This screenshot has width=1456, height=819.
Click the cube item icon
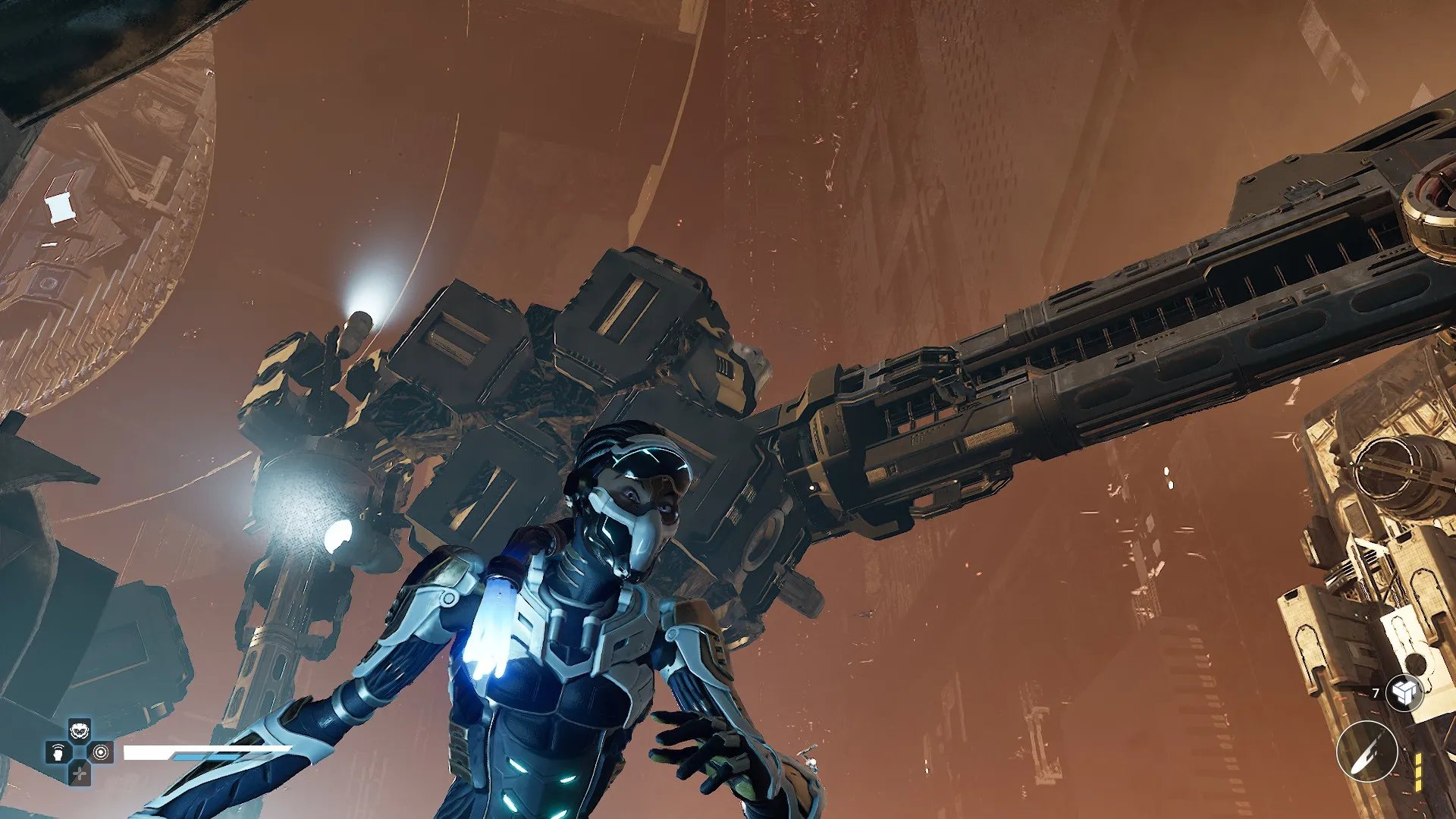coord(1404,692)
